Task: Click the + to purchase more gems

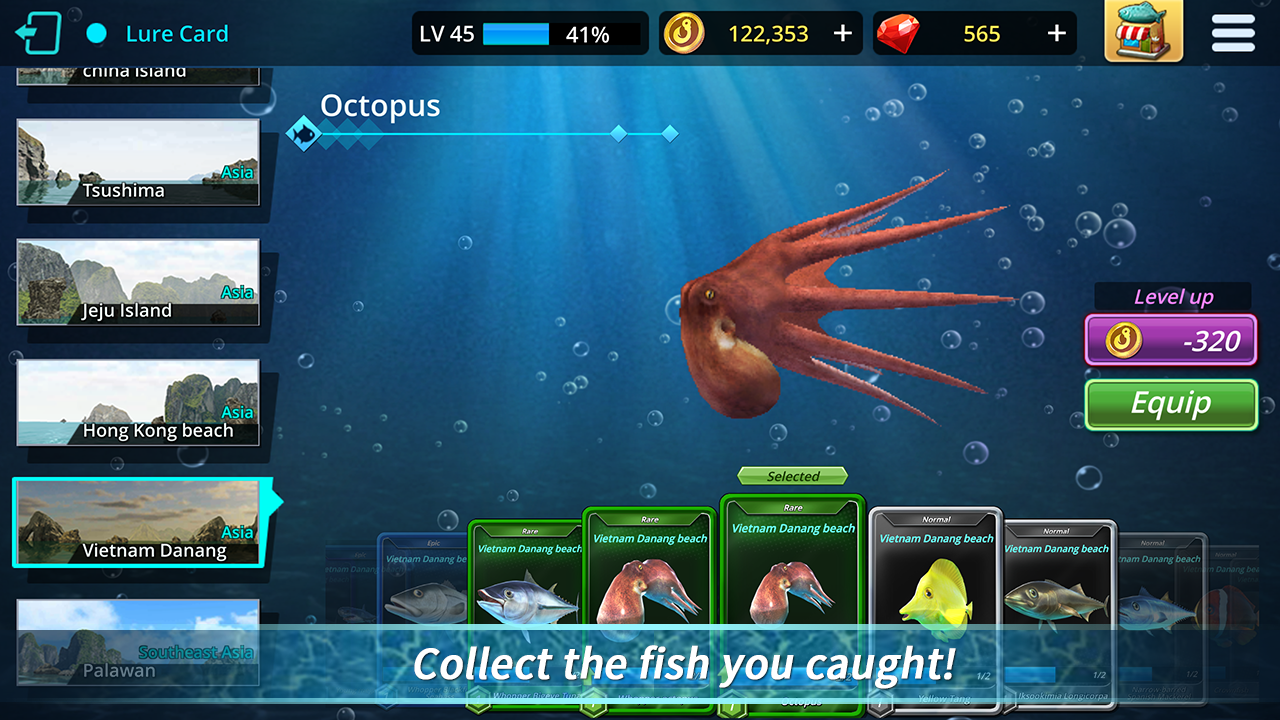Action: [1056, 31]
